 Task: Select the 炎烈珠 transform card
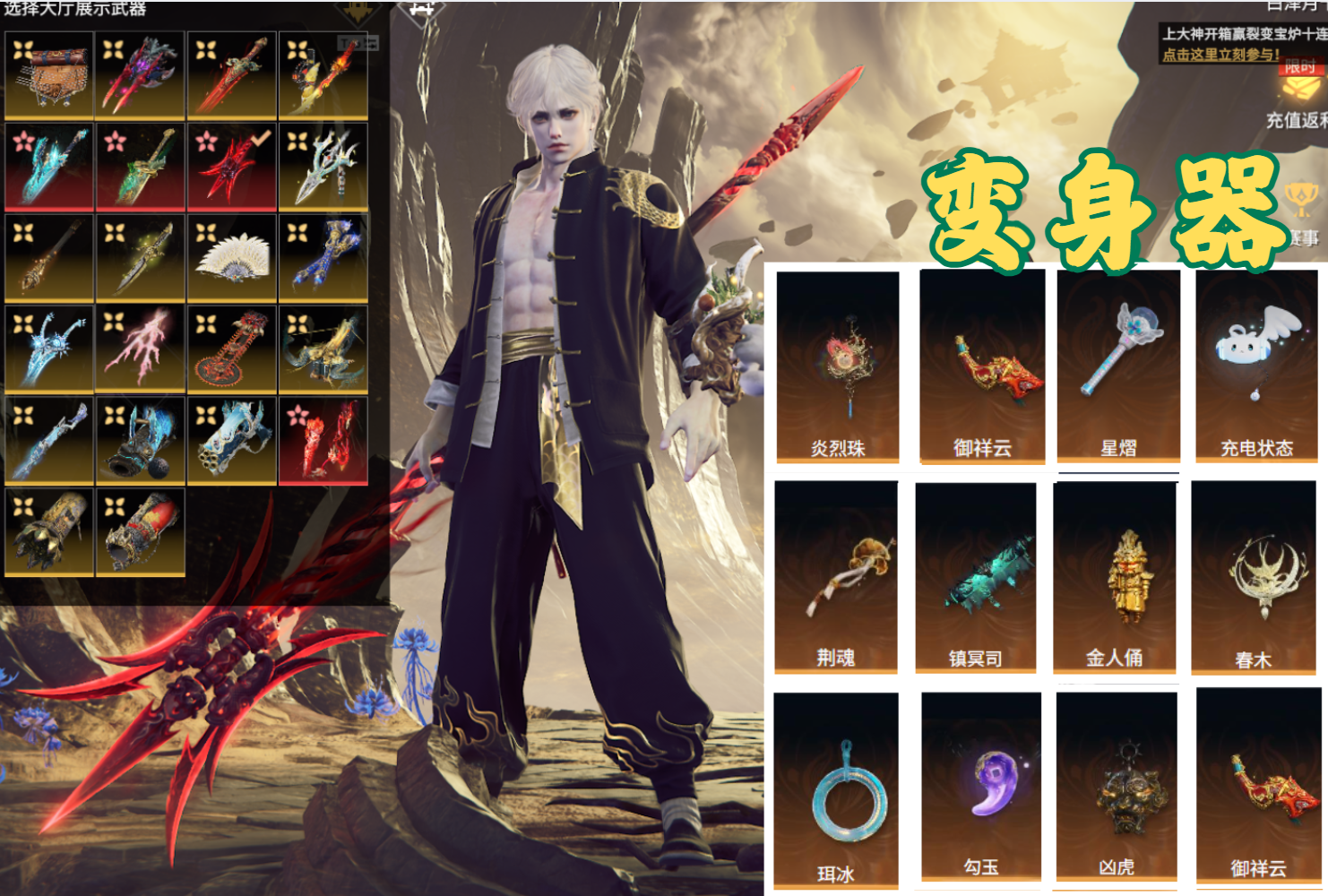click(837, 367)
